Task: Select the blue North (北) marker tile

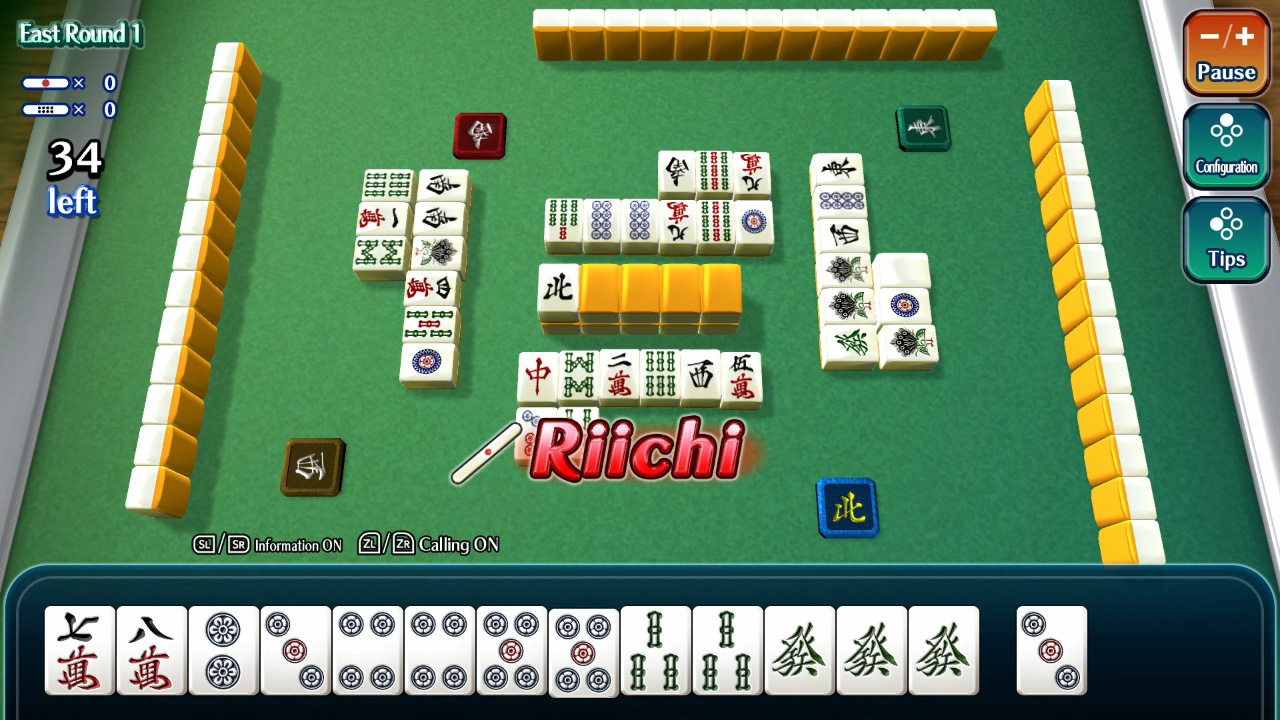Action: point(848,507)
